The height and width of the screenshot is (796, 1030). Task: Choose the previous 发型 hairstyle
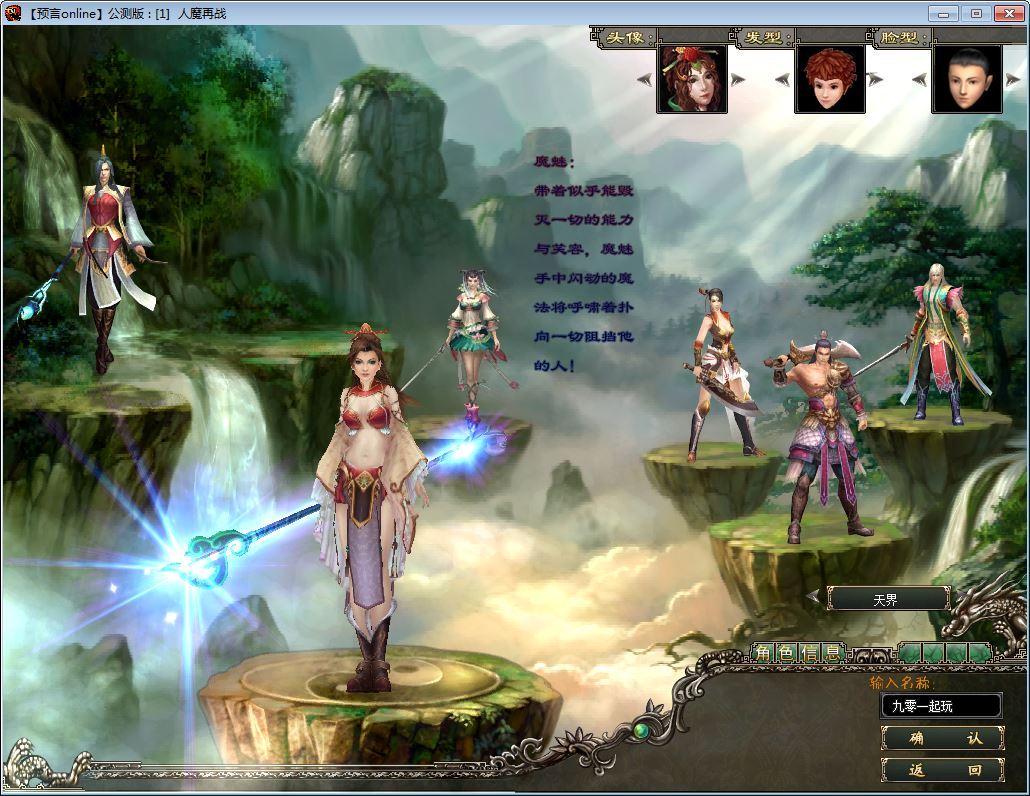tap(782, 79)
